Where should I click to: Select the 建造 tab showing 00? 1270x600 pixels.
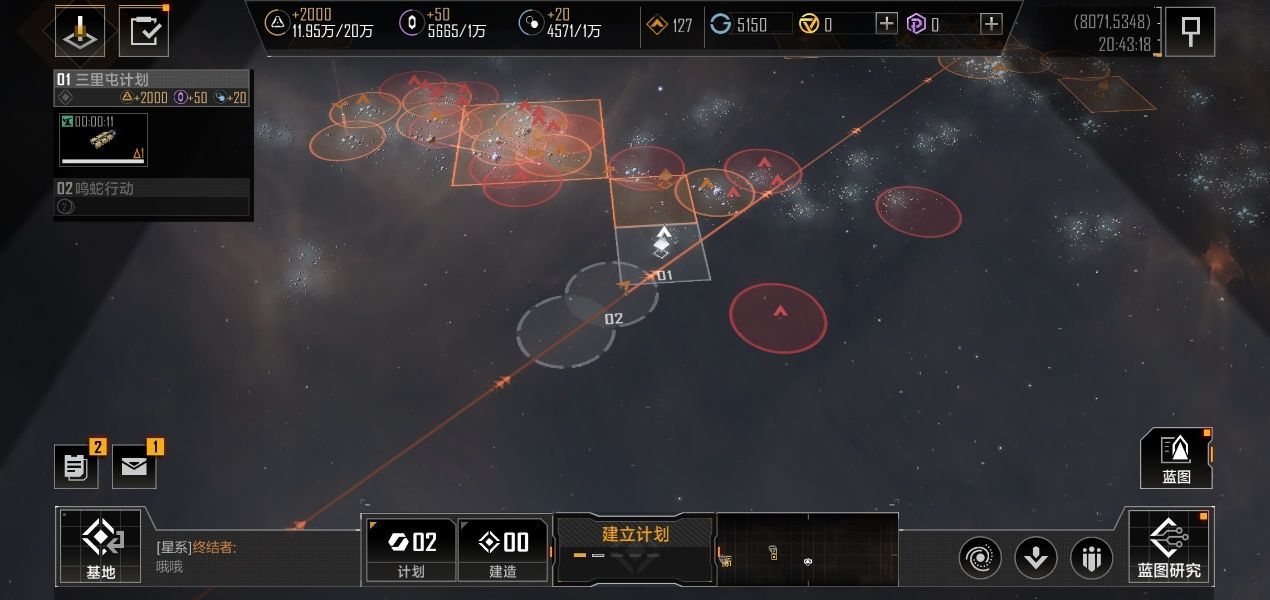pos(503,549)
